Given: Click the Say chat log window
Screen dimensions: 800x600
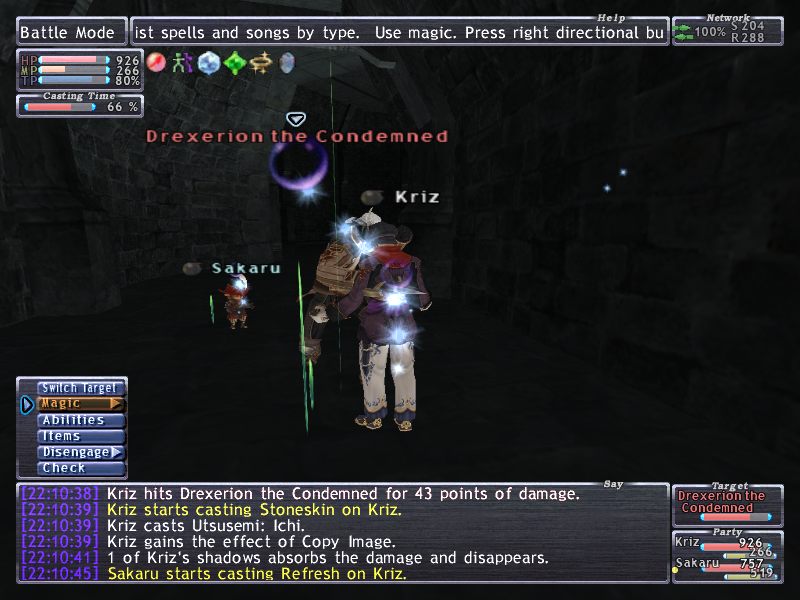Looking at the screenshot, I should [342, 533].
